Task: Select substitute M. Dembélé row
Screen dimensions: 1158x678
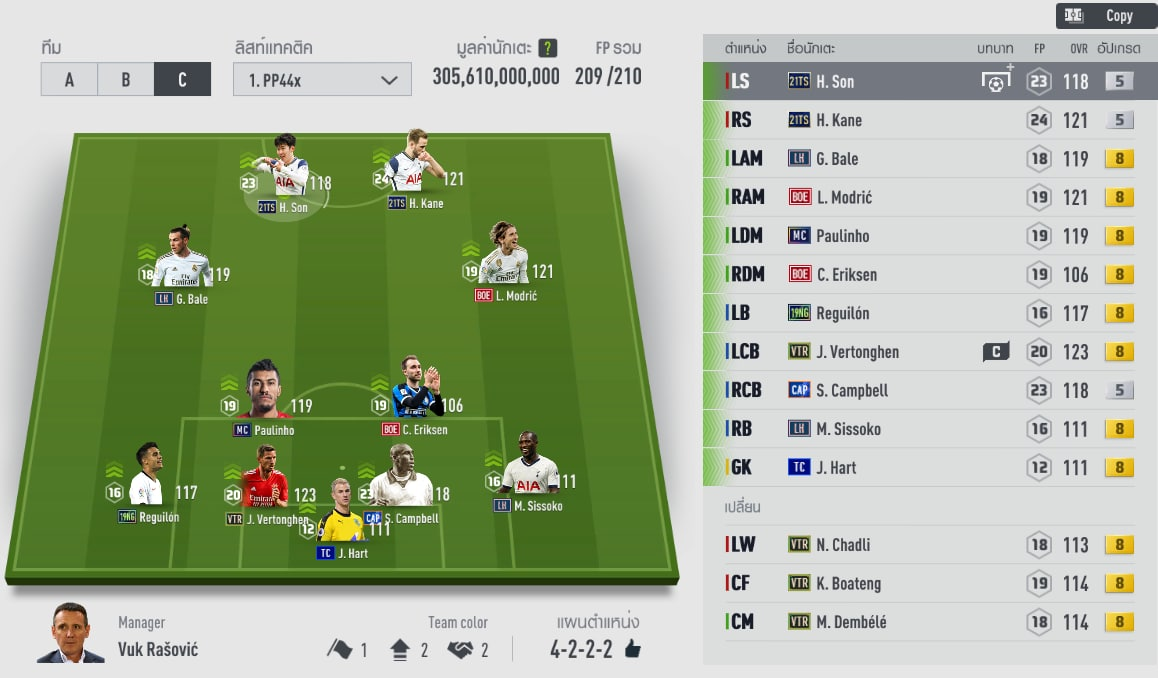Action: coord(930,622)
